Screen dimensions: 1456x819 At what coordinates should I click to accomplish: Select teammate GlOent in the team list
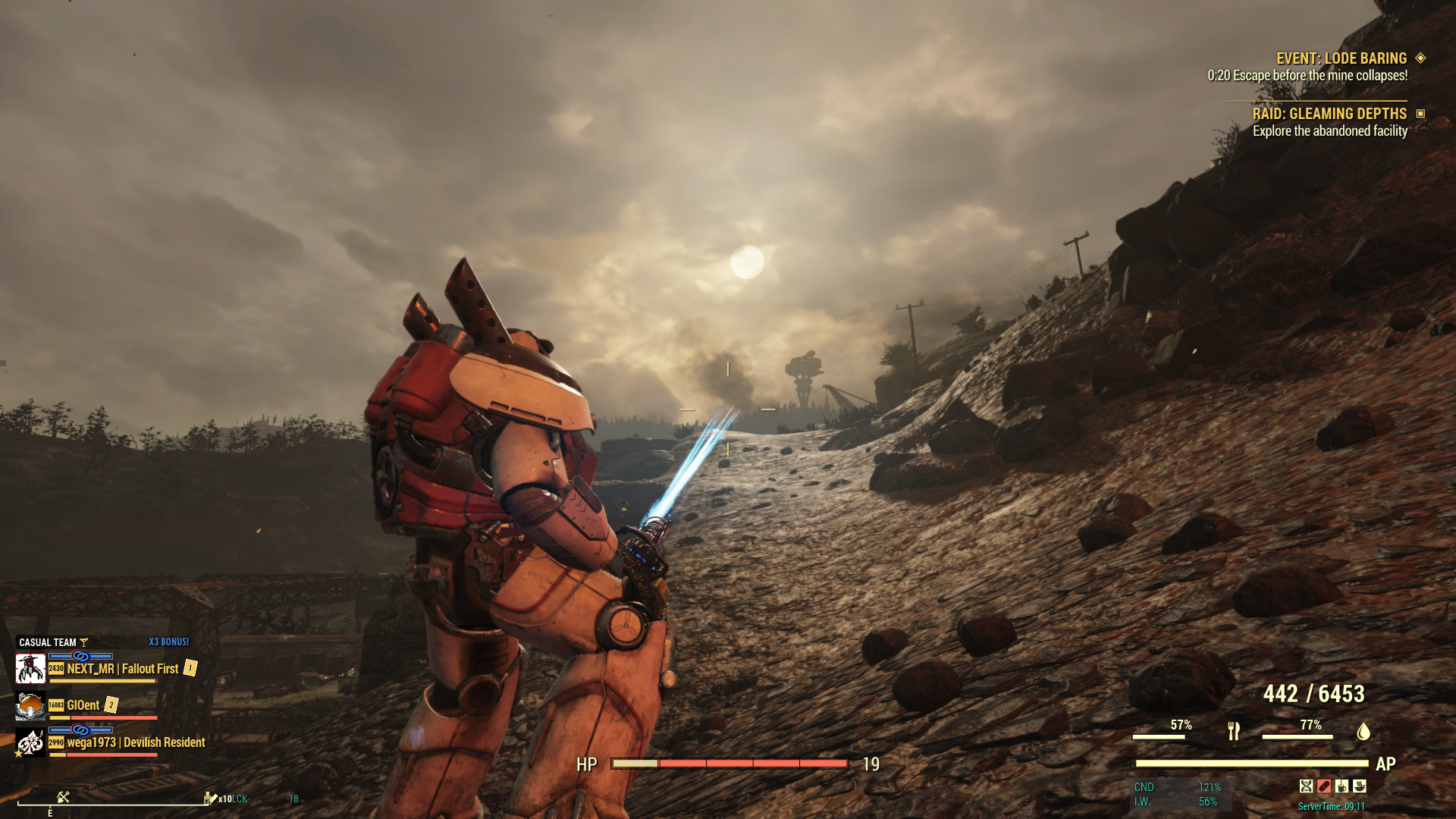coord(83,705)
